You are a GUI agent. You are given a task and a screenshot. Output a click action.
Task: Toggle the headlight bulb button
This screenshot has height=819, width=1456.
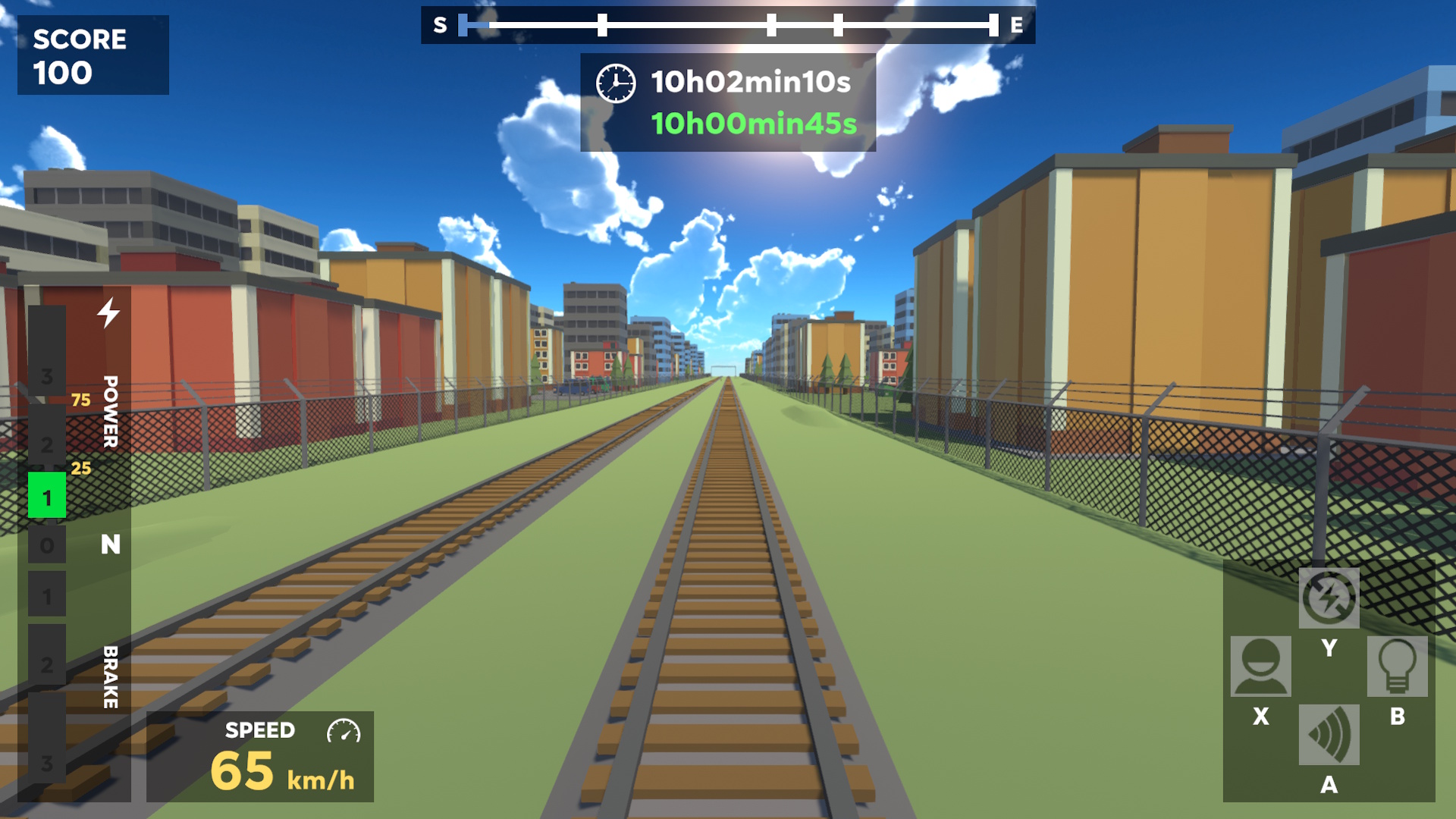1397,666
